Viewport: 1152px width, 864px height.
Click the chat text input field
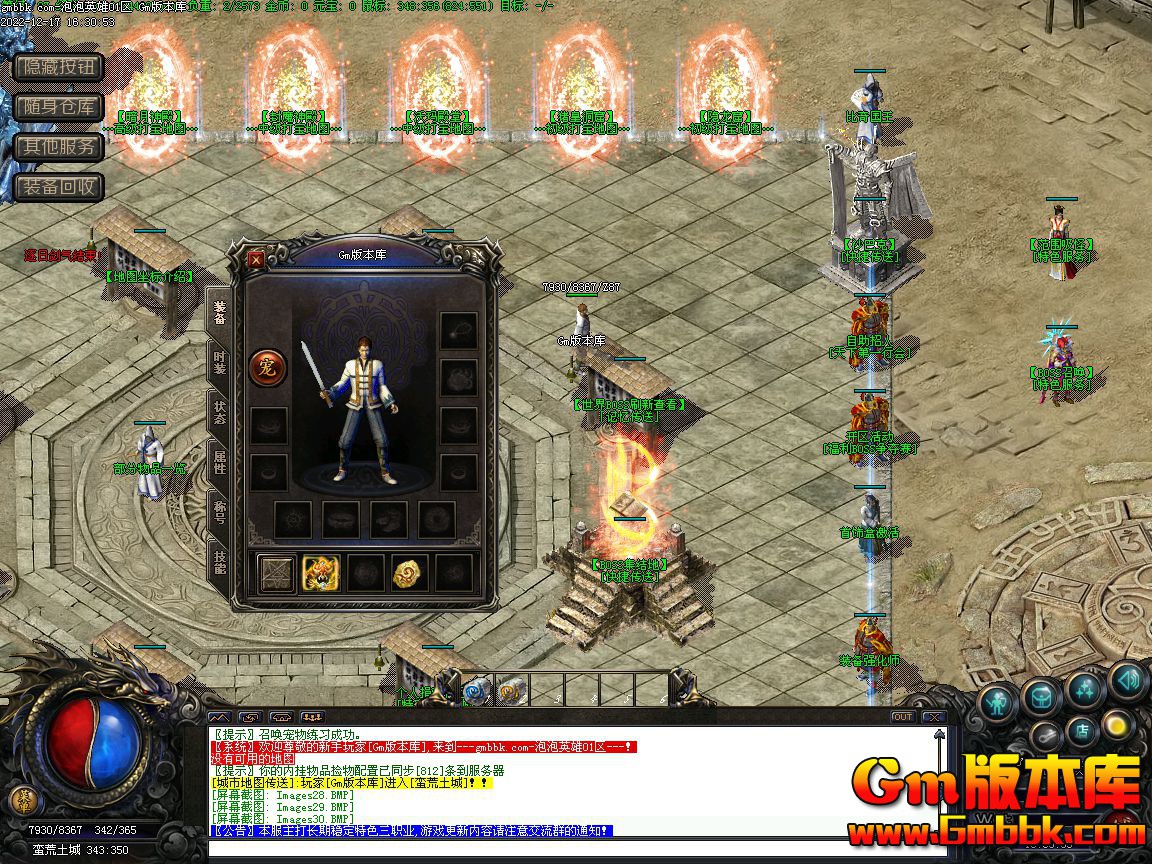pyautogui.click(x=575, y=849)
